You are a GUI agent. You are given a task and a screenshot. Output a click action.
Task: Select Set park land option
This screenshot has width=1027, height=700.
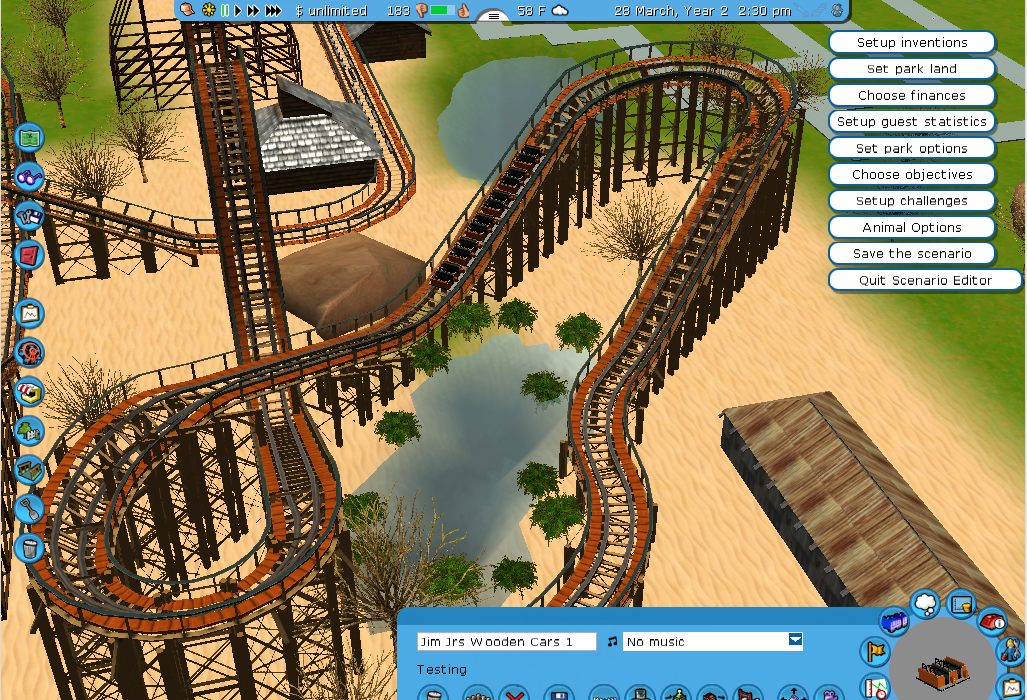click(x=911, y=69)
